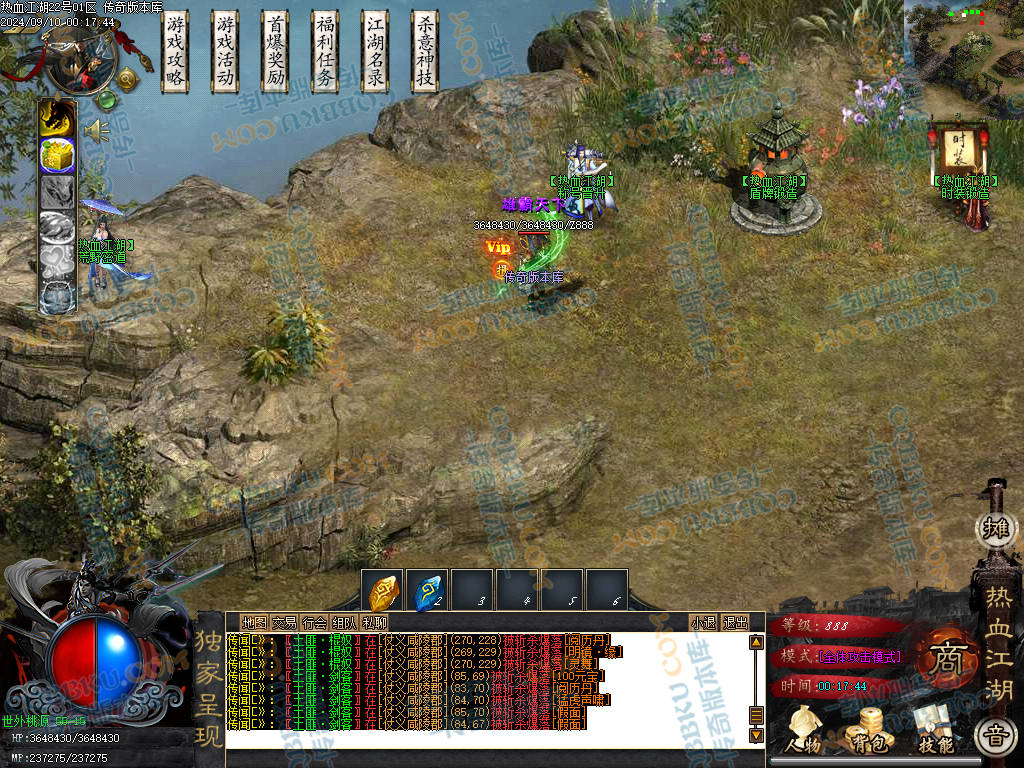Open the 商 shop button
The height and width of the screenshot is (768, 1024).
943,657
